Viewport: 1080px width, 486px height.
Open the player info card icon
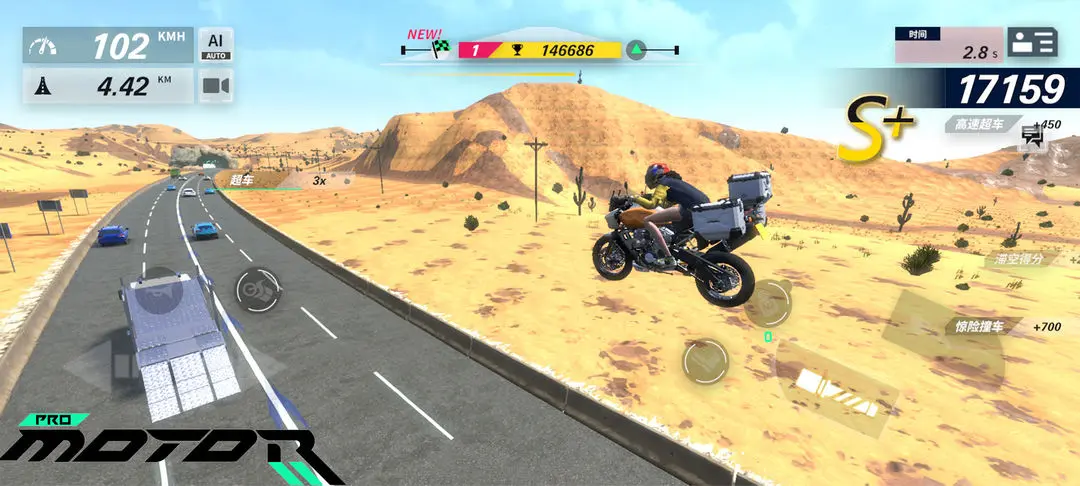pyautogui.click(x=1032, y=42)
